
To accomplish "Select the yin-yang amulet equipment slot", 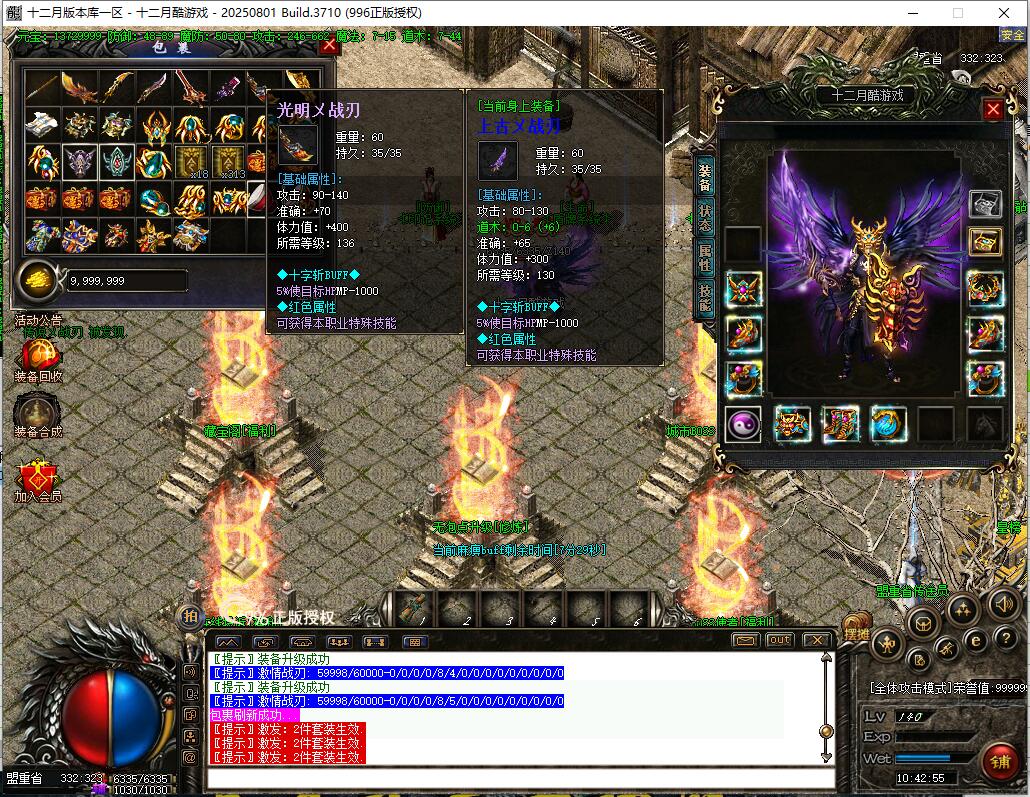I will [x=743, y=424].
